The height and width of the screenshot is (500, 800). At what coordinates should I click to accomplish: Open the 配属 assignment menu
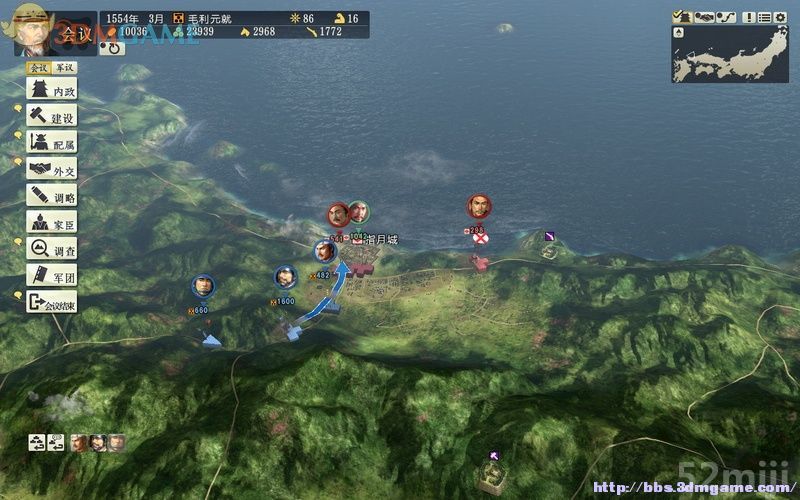click(52, 144)
